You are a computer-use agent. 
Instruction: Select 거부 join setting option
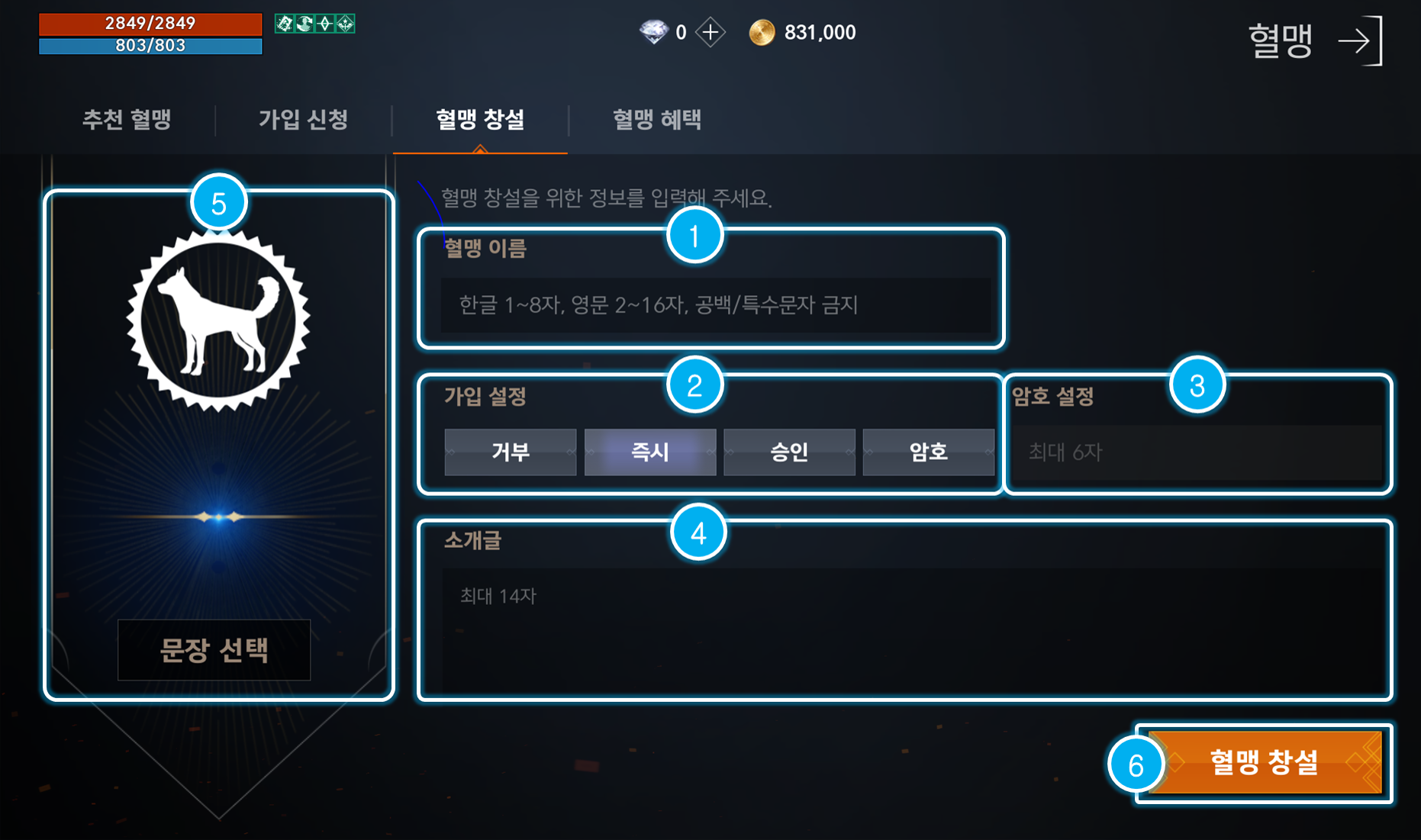tap(510, 452)
